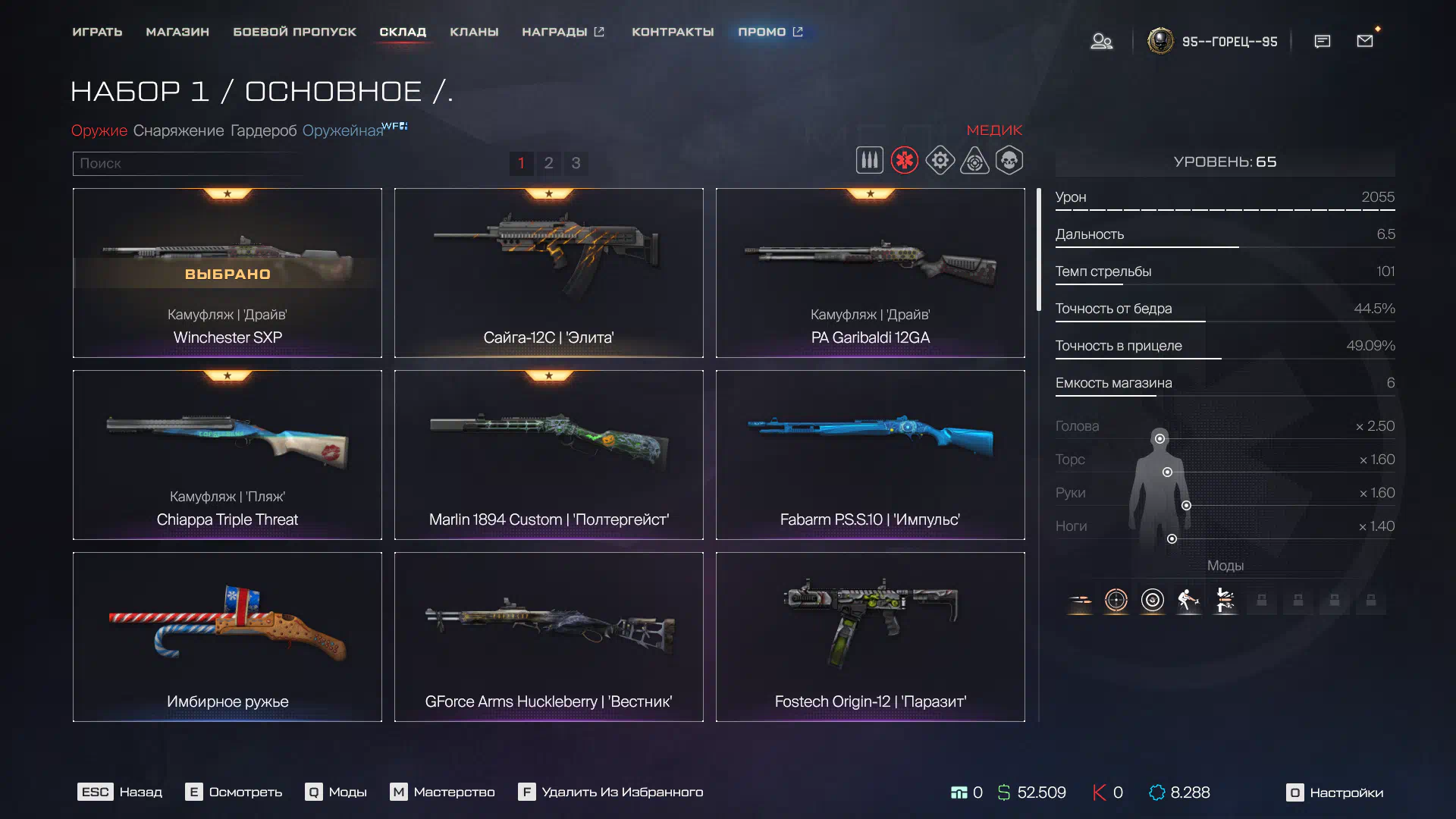The height and width of the screenshot is (819, 1456).
Task: Open the friends list icon
Action: [1101, 41]
